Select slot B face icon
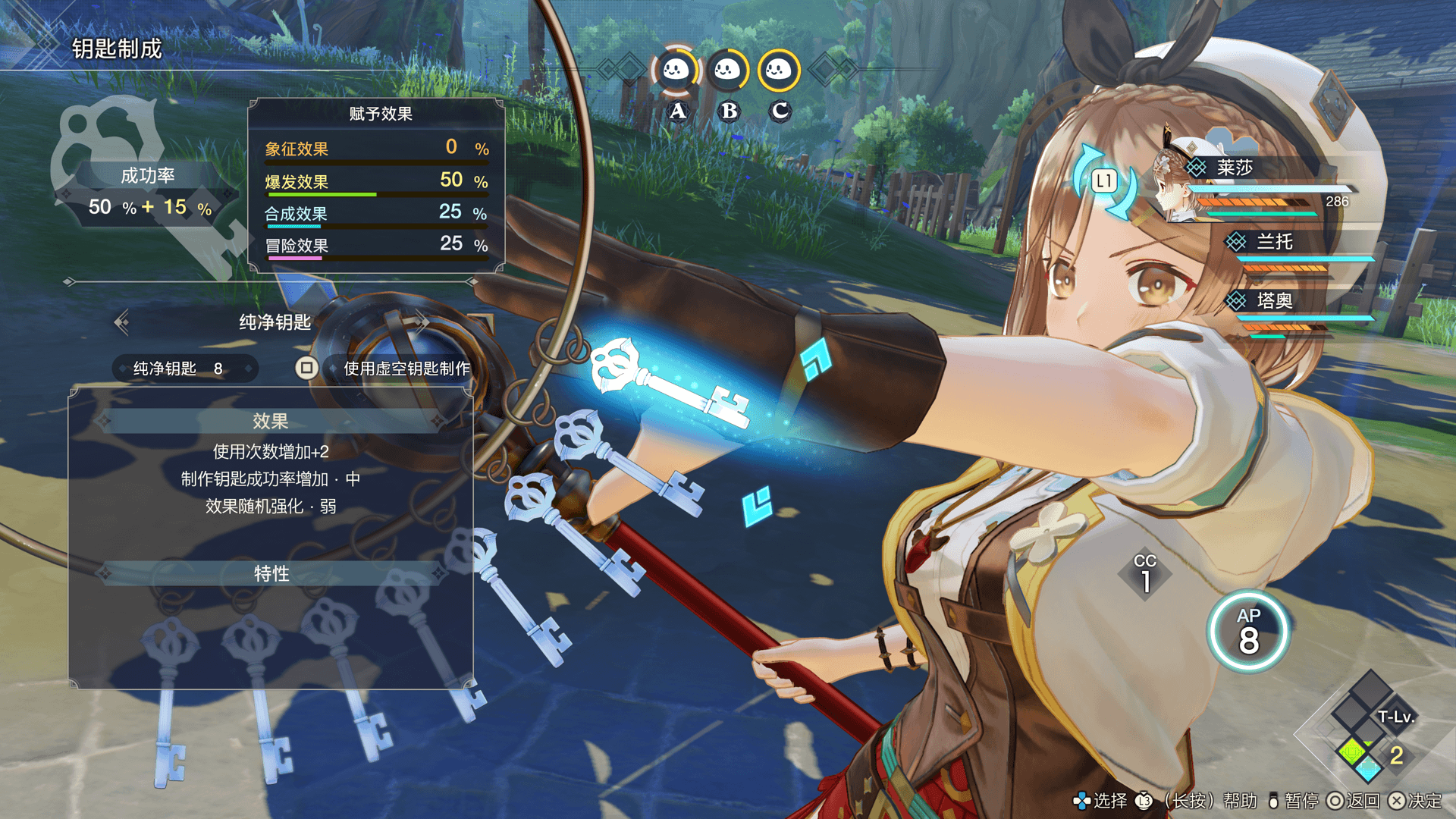Screen dimensions: 1456x819 pyautogui.click(x=728, y=71)
